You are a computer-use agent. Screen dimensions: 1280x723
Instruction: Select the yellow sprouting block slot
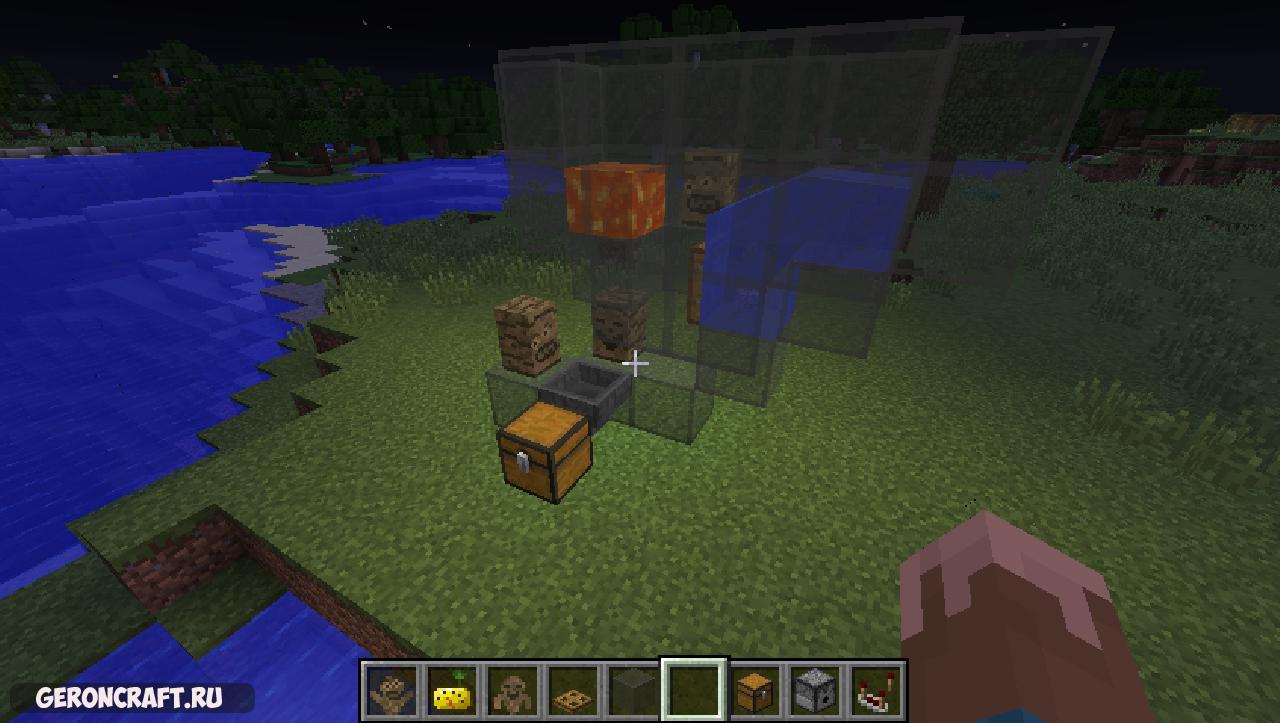[453, 690]
